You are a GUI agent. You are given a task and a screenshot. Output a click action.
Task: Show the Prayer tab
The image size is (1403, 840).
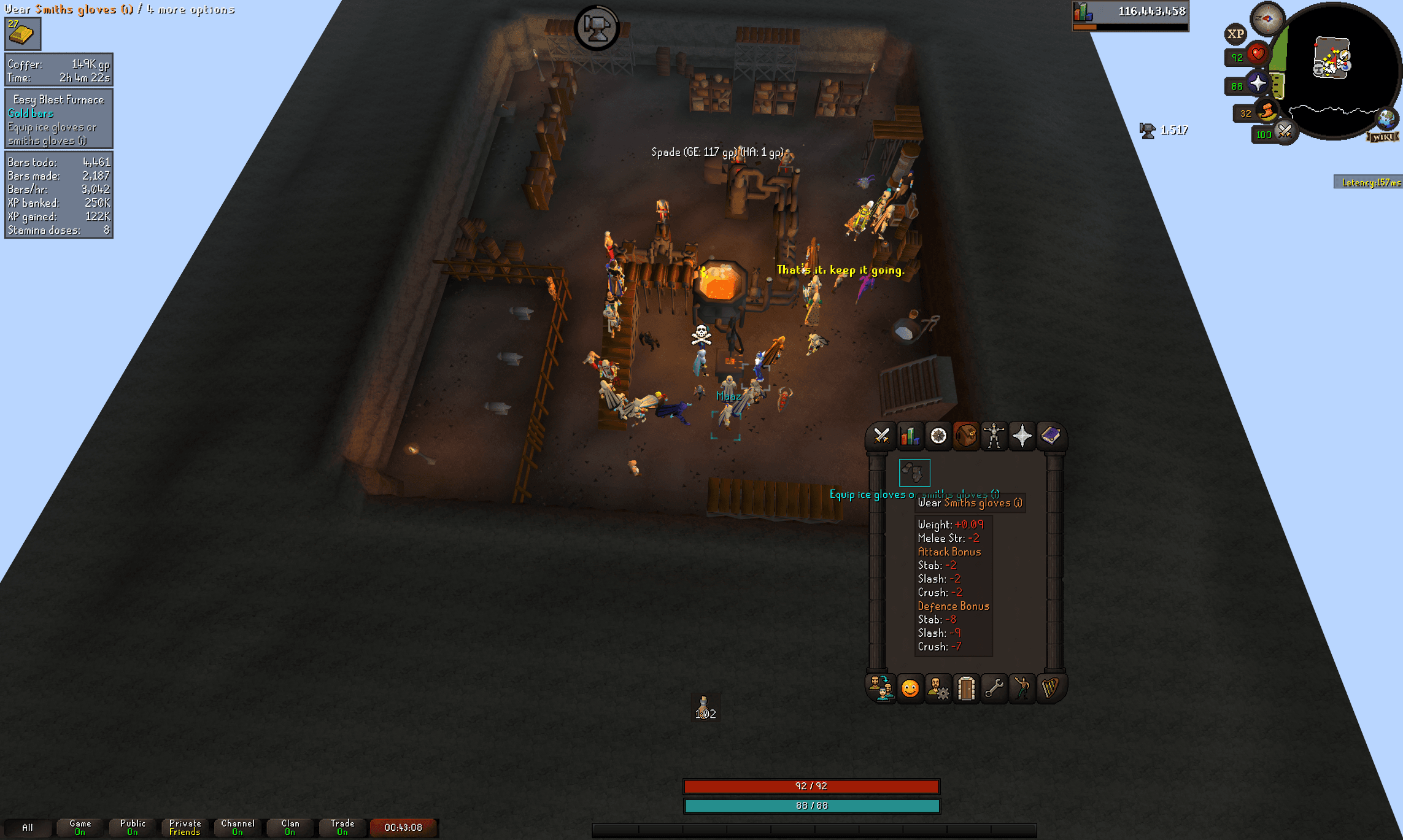(x=1022, y=436)
